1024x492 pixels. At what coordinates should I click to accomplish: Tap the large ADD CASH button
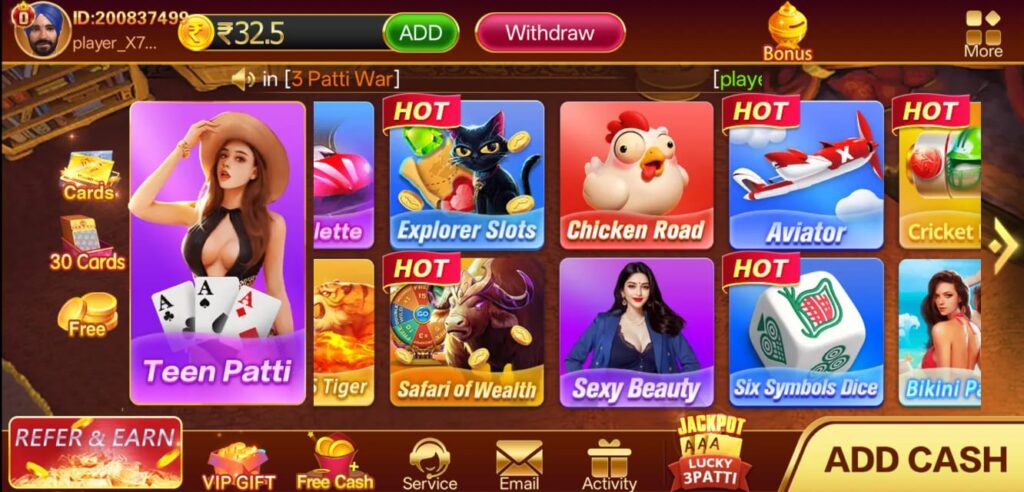click(914, 459)
